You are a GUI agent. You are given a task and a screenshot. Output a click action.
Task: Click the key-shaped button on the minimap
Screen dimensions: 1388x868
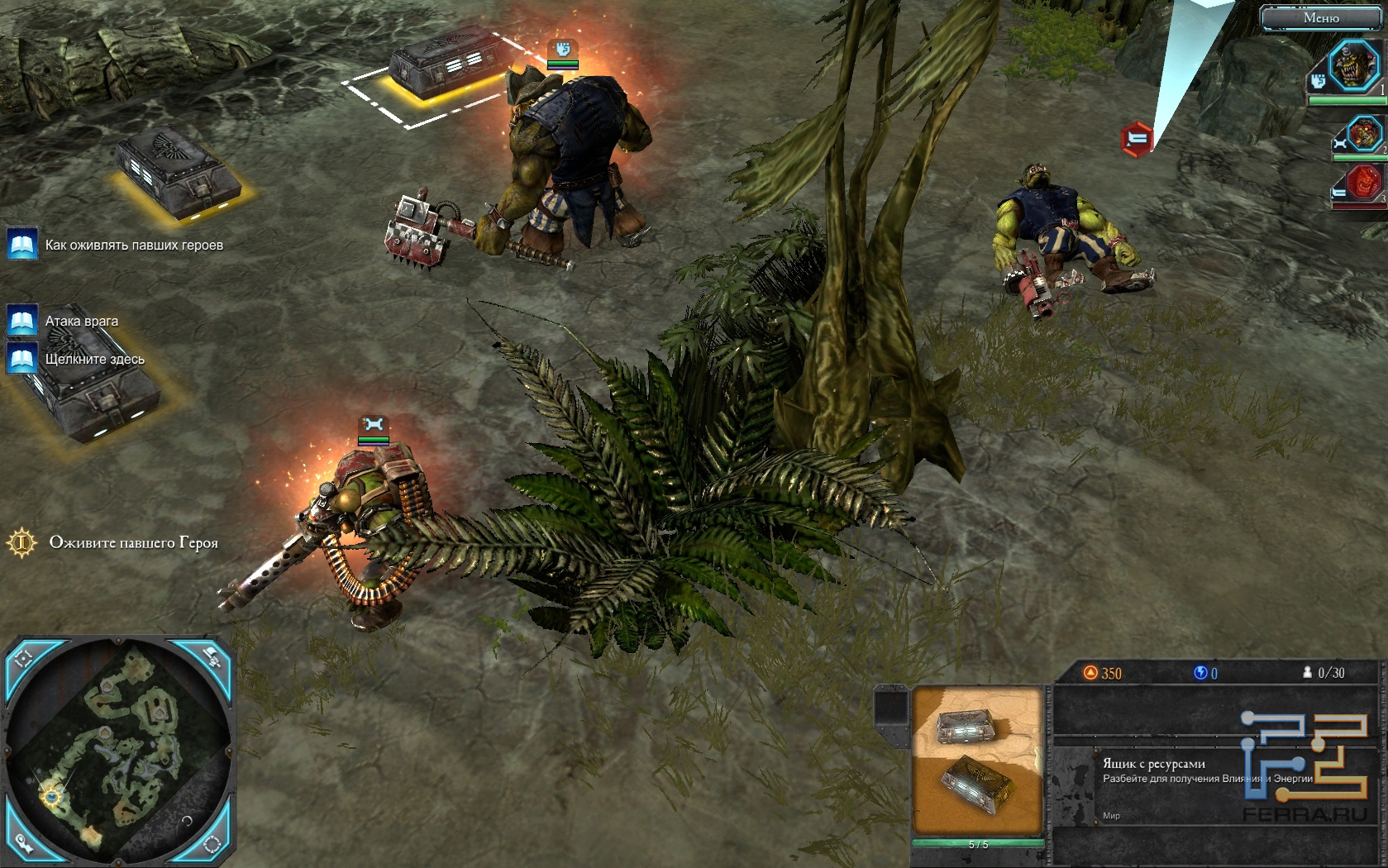(24, 844)
